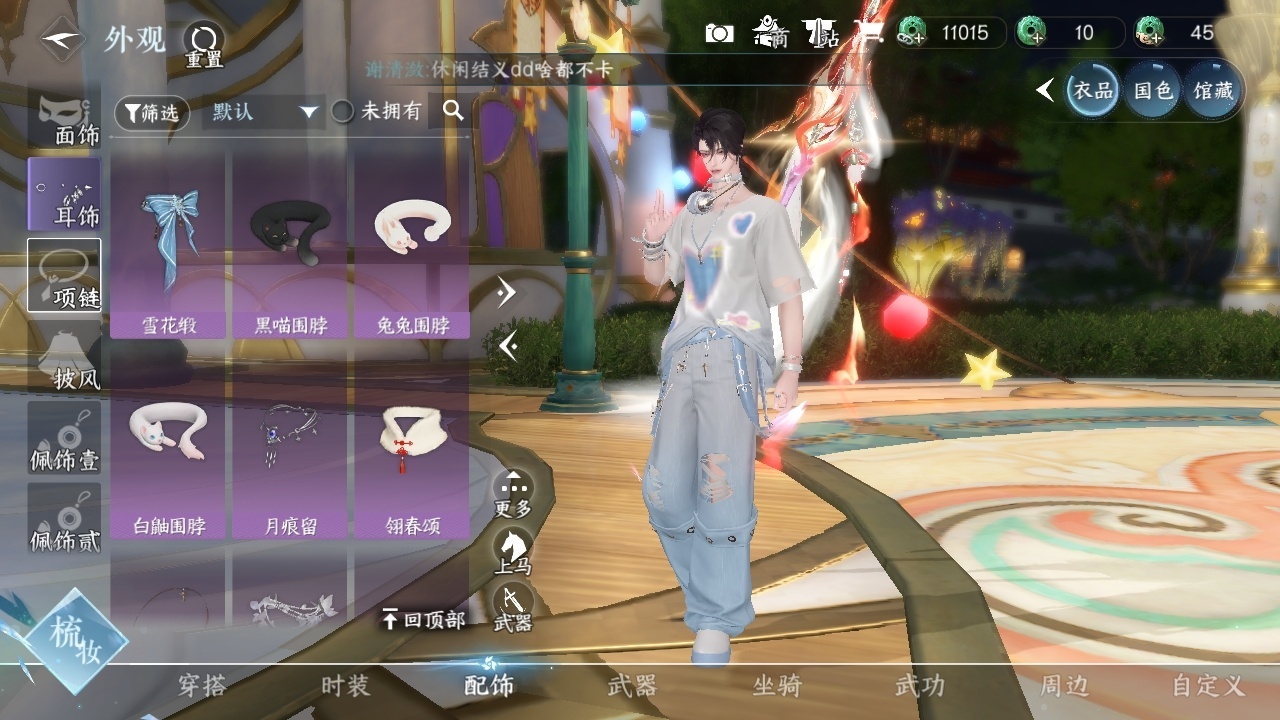
Task: Switch to the 时装 tab
Action: 345,686
